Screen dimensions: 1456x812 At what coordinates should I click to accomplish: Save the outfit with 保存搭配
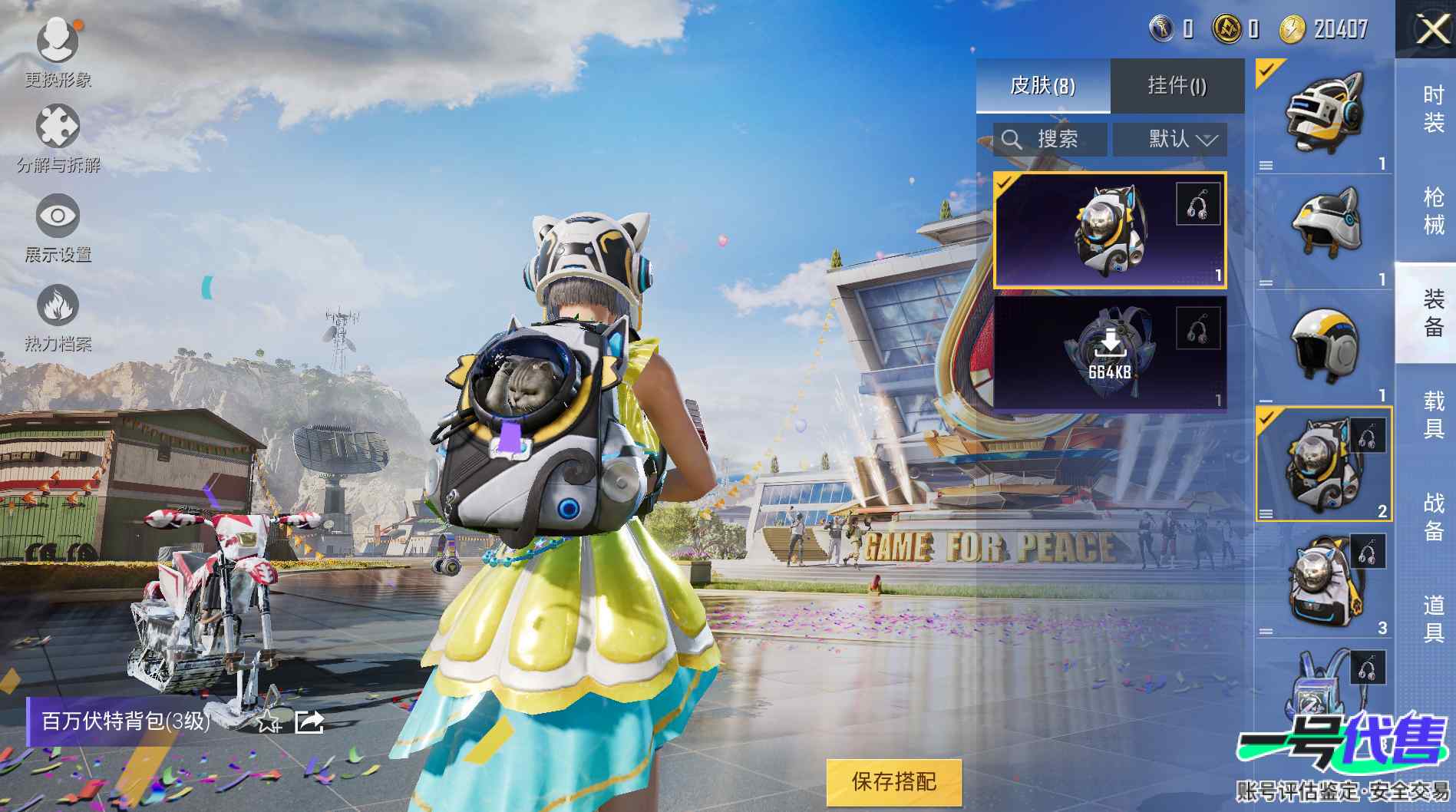pos(893,782)
